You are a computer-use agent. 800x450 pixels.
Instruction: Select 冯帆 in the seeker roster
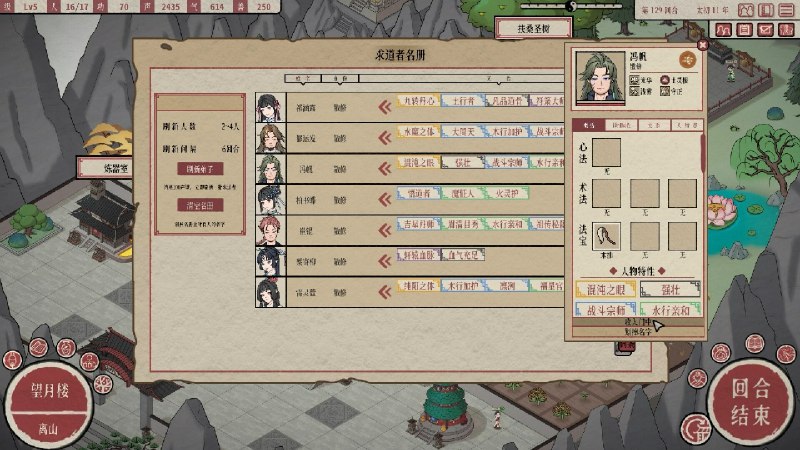(306, 164)
